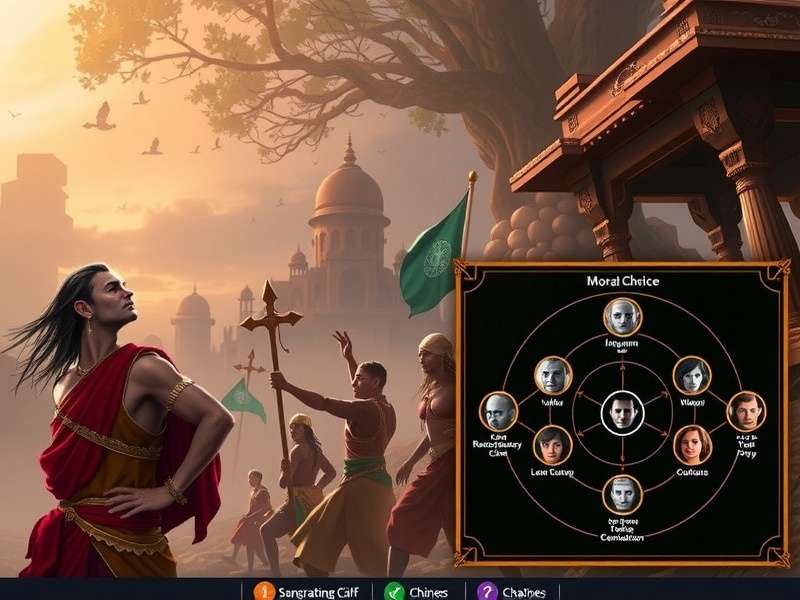Choose the dark-haired woman portrait labeled Lem Cutuyp

coord(552,445)
